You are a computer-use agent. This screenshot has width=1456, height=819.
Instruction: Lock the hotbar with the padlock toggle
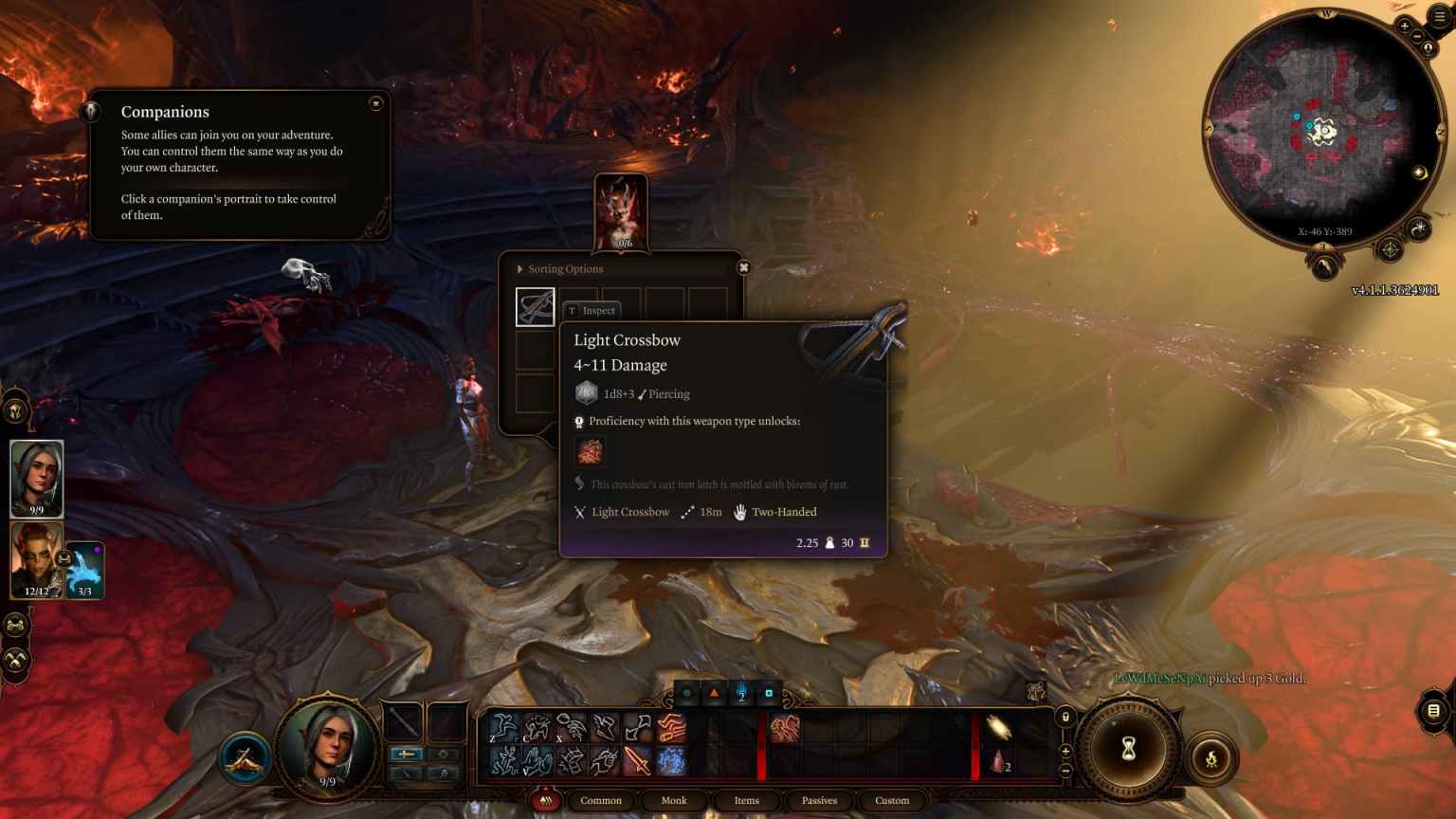coord(1065,717)
